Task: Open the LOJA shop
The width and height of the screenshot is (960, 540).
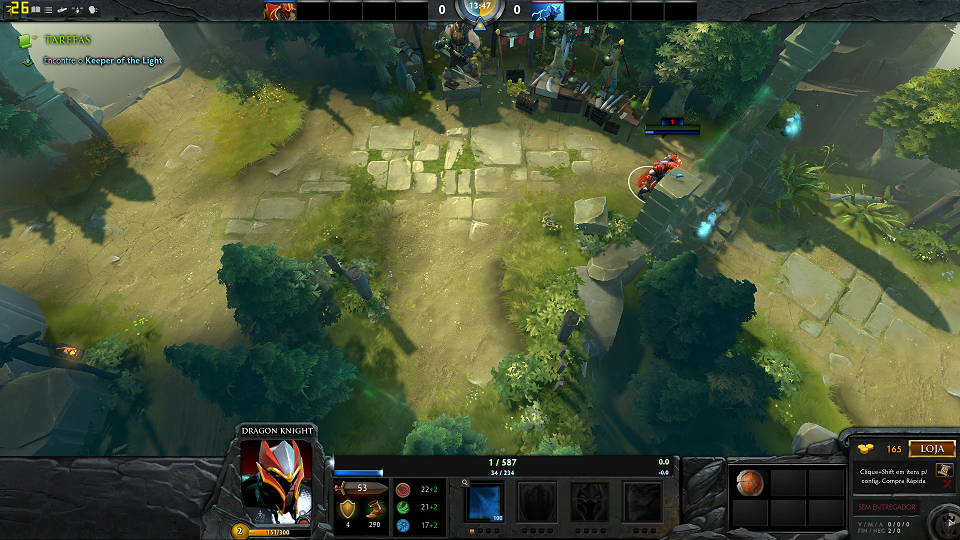Action: (932, 450)
